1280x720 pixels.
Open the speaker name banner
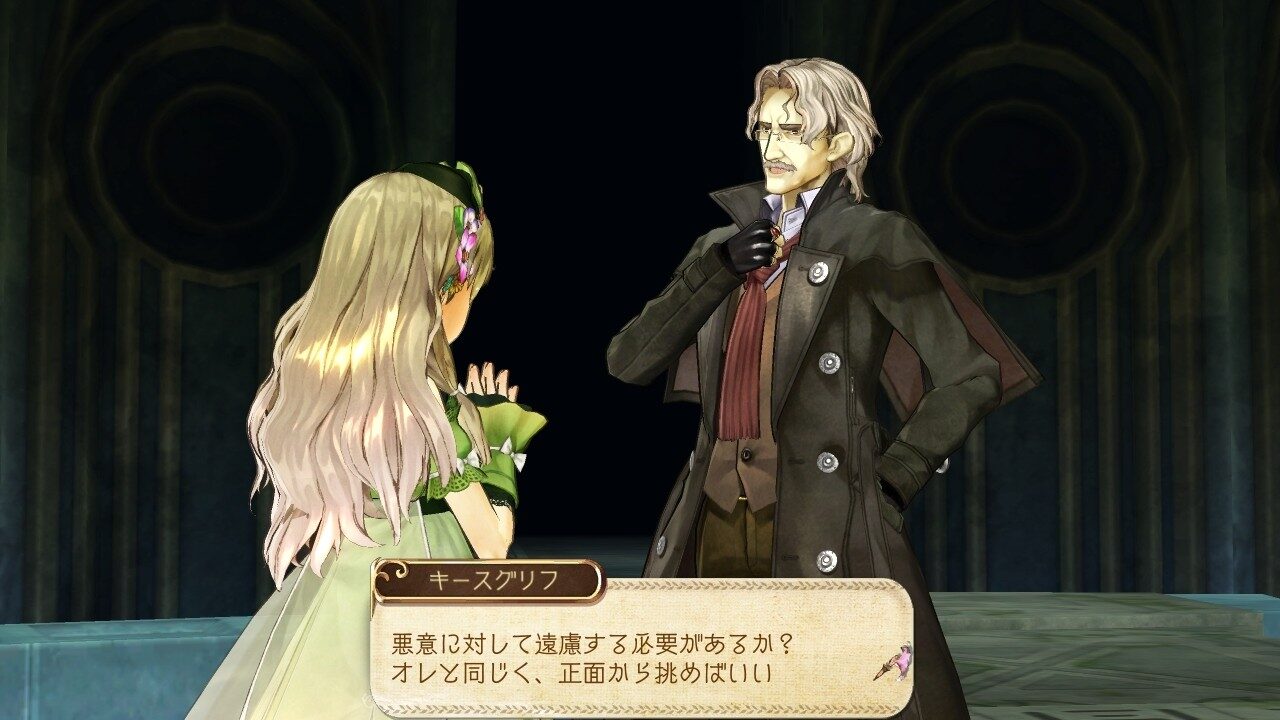tap(488, 579)
